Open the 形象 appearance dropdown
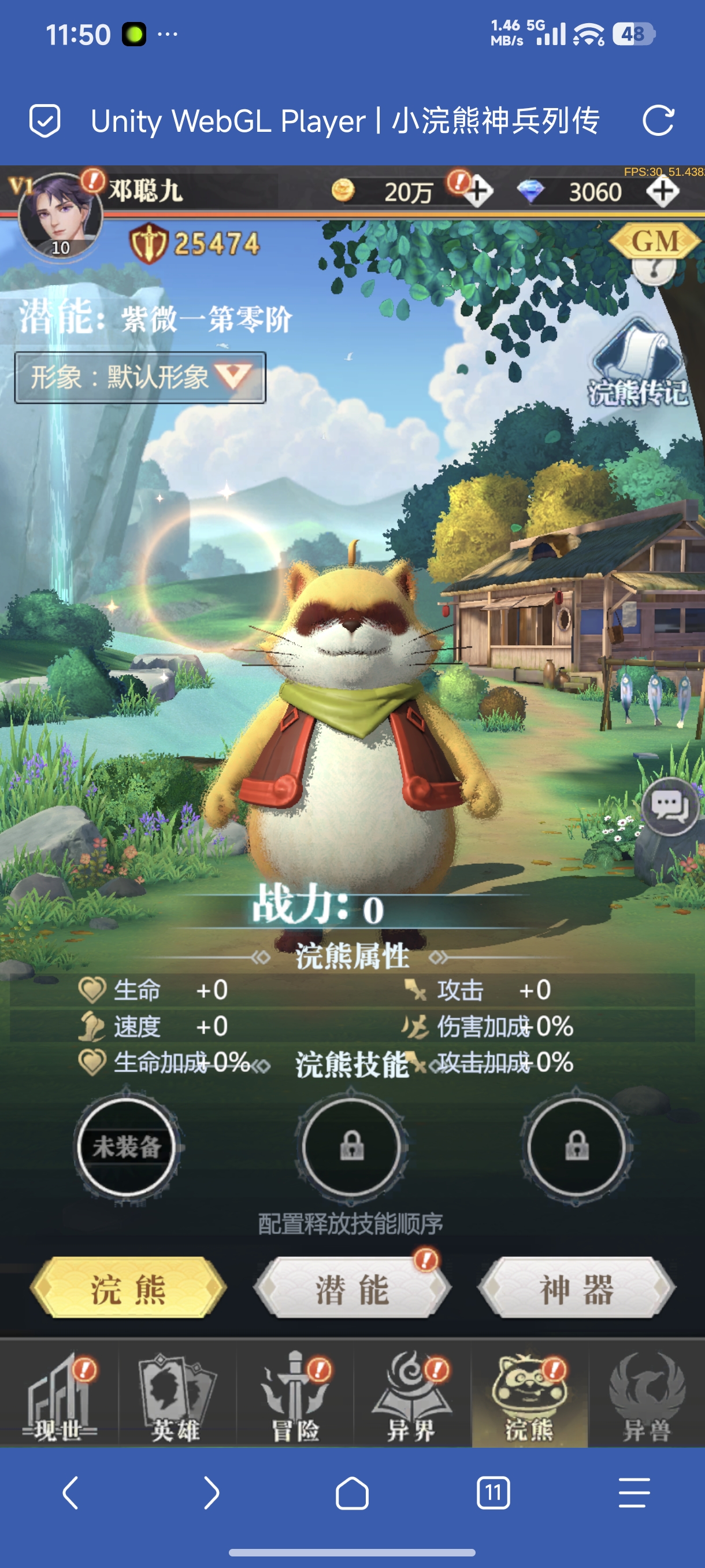This screenshot has height=1568, width=705. [x=140, y=378]
